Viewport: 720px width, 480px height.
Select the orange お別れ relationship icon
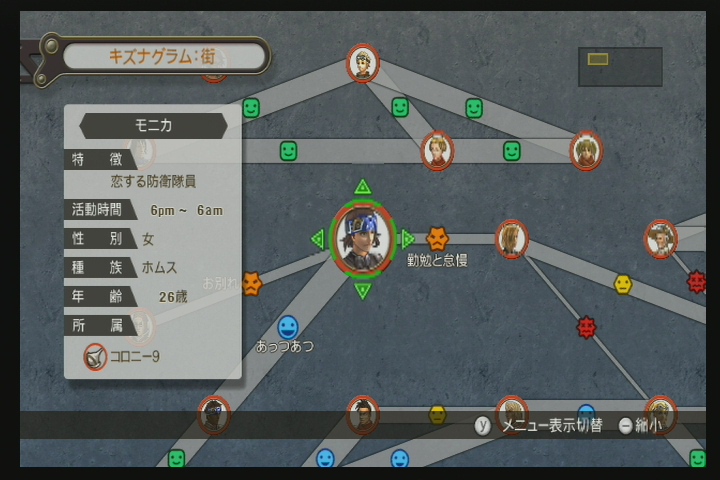pos(251,284)
